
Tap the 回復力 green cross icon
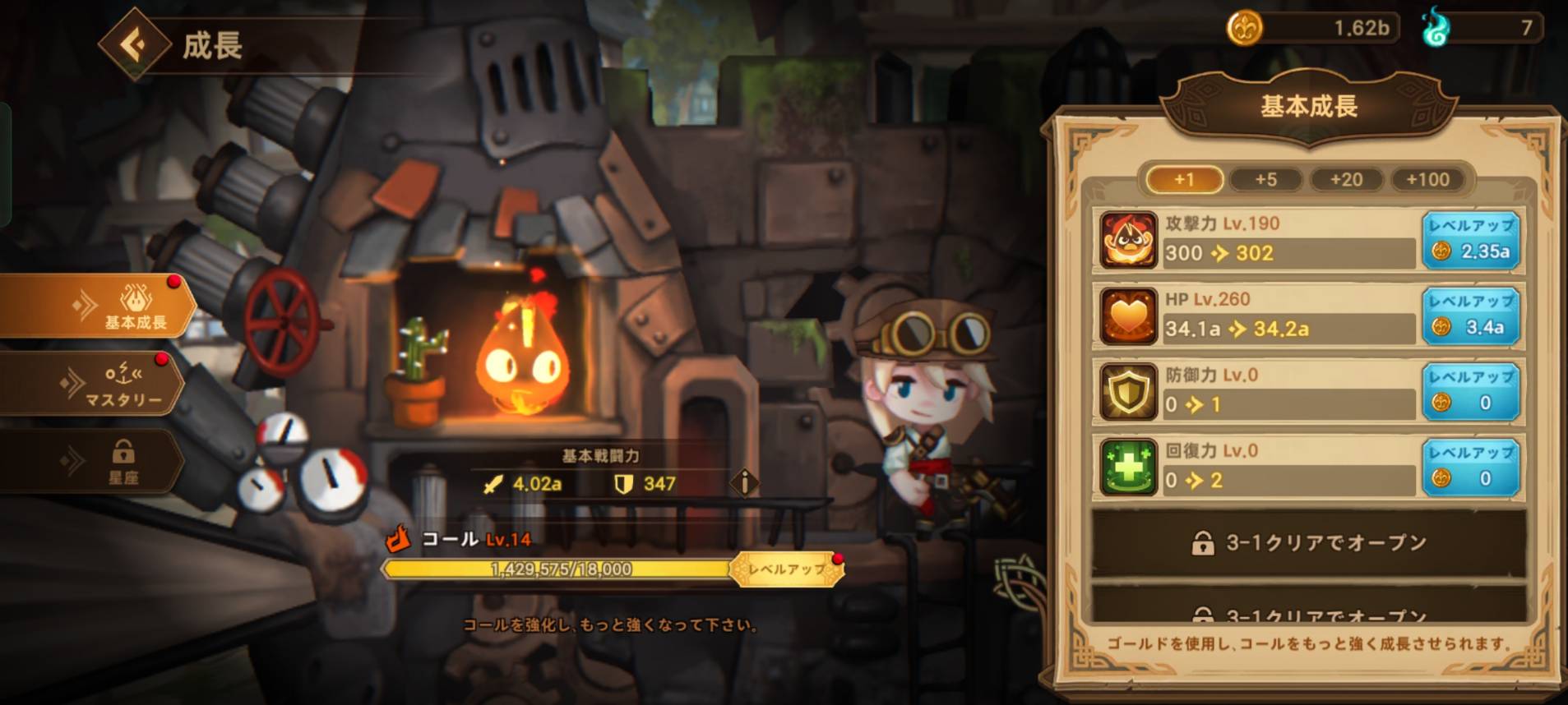click(1128, 468)
